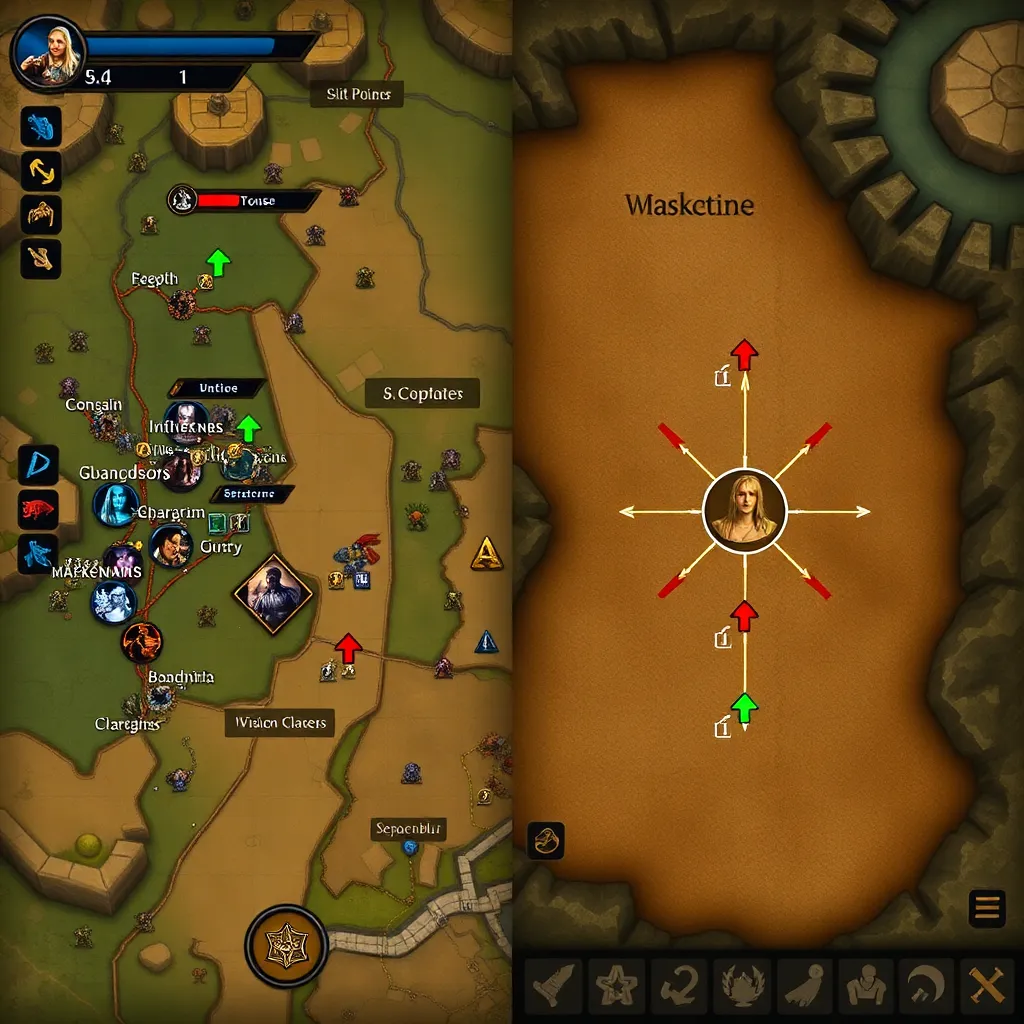
Task: Open the round star emblem button
Action: click(x=286, y=946)
